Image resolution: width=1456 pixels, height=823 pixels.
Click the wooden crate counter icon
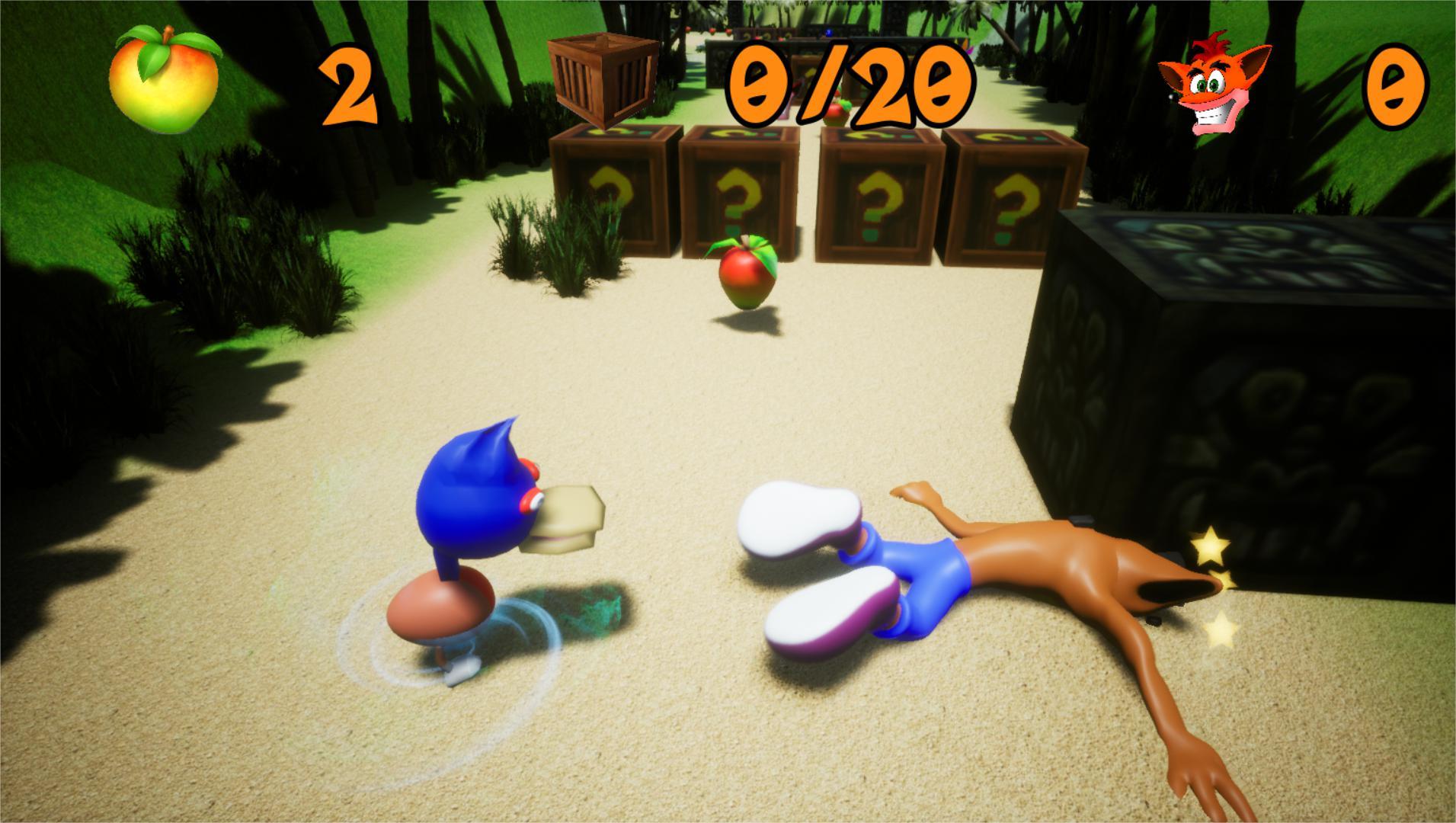(601, 78)
